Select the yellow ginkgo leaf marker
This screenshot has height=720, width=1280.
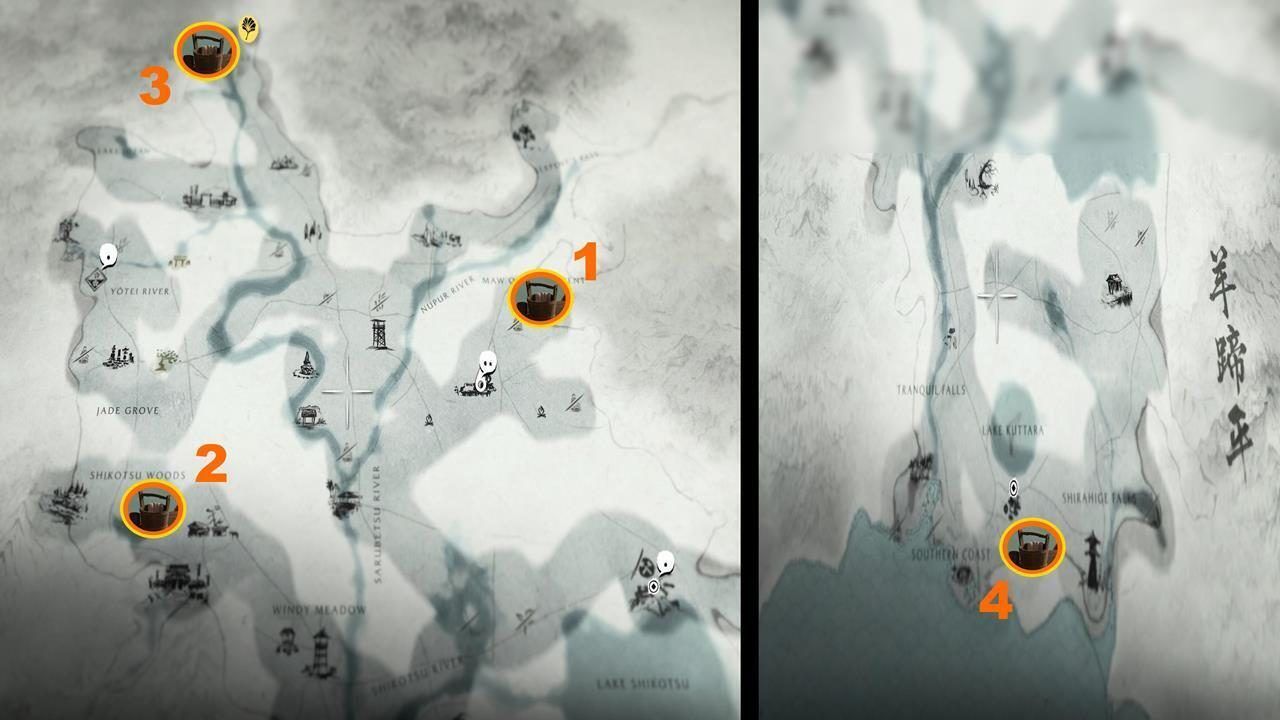click(x=248, y=30)
